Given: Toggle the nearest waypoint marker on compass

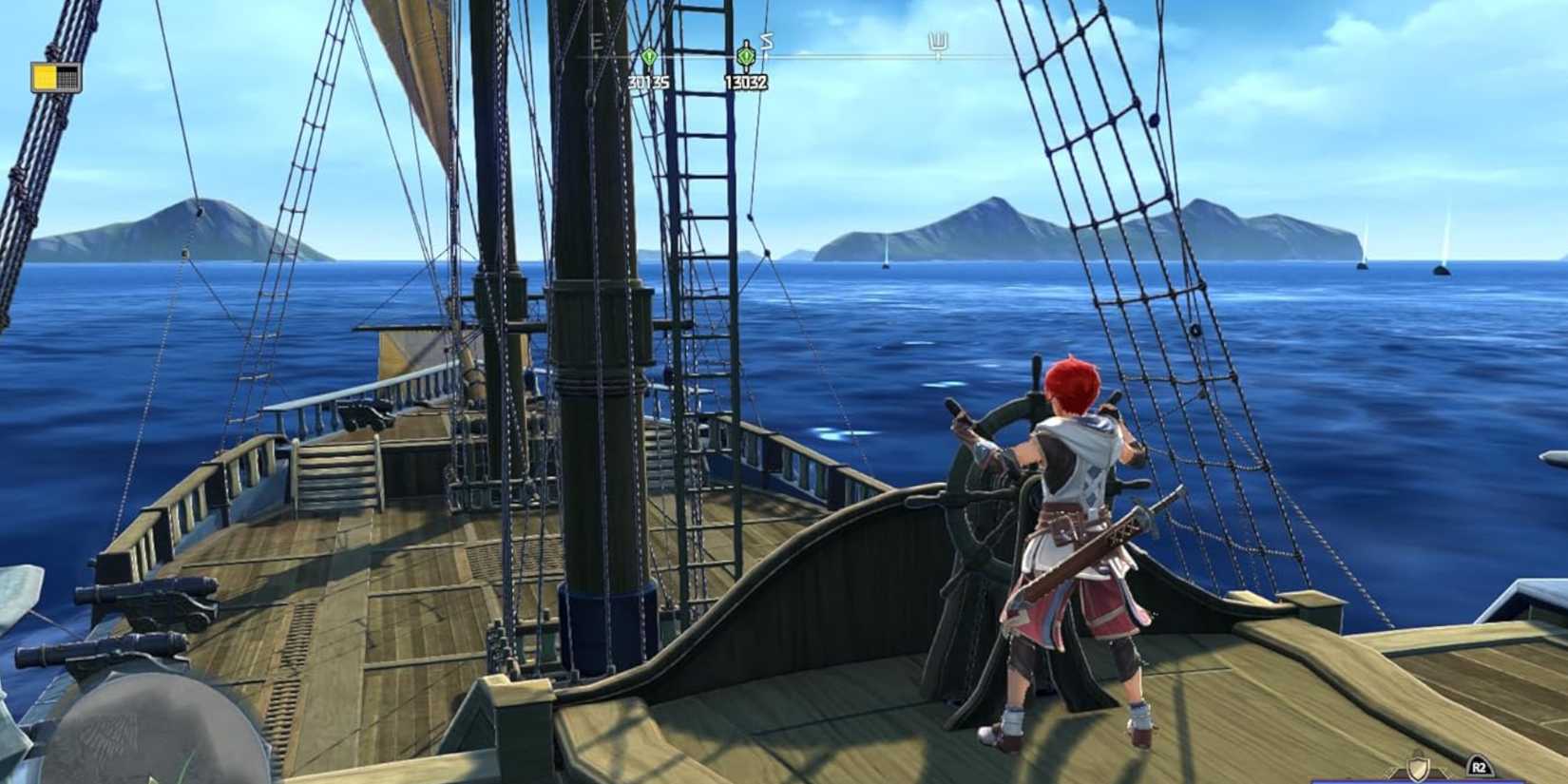Looking at the screenshot, I should [x=746, y=56].
